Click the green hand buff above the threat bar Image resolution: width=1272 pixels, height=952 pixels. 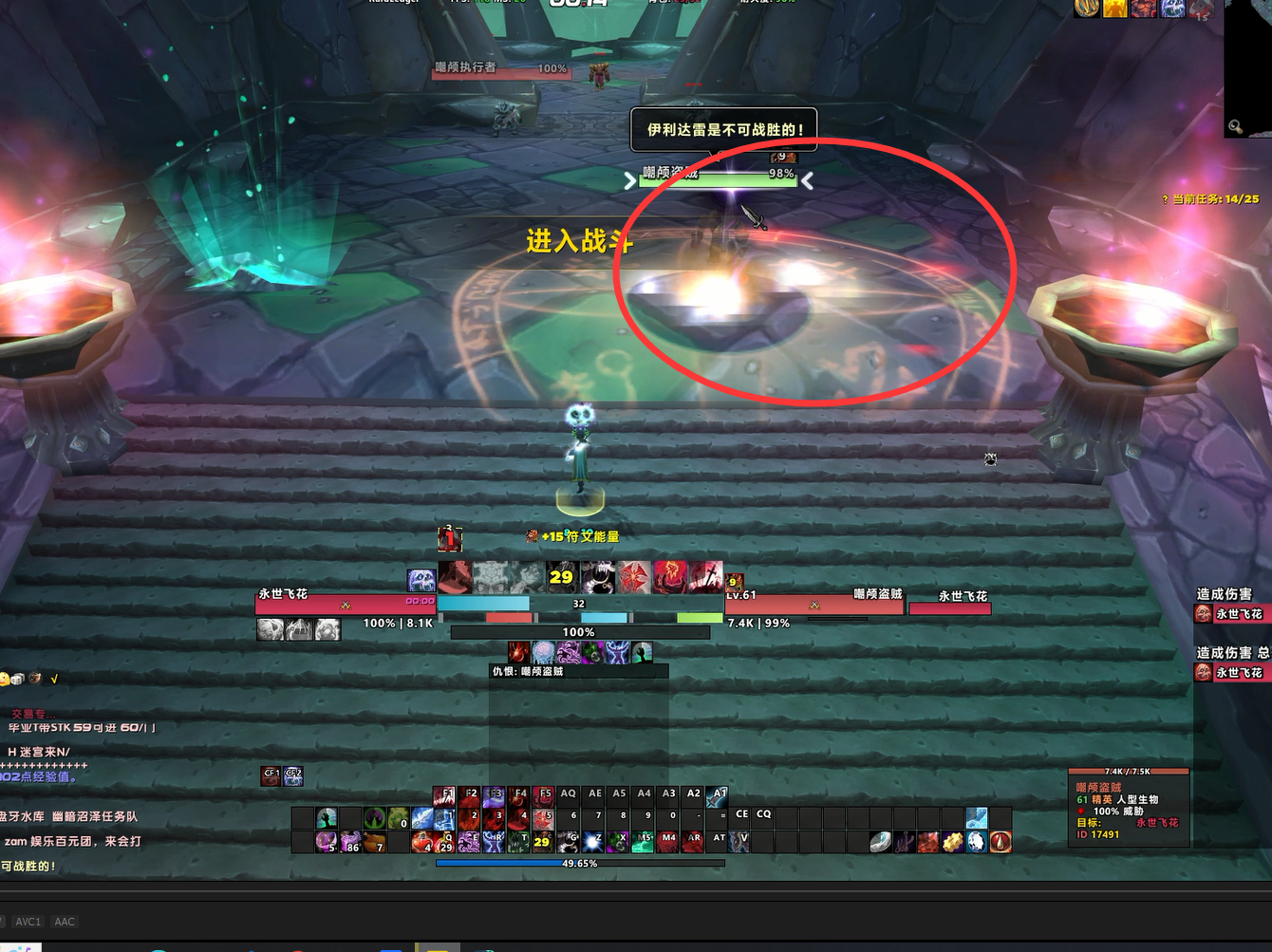[x=643, y=652]
